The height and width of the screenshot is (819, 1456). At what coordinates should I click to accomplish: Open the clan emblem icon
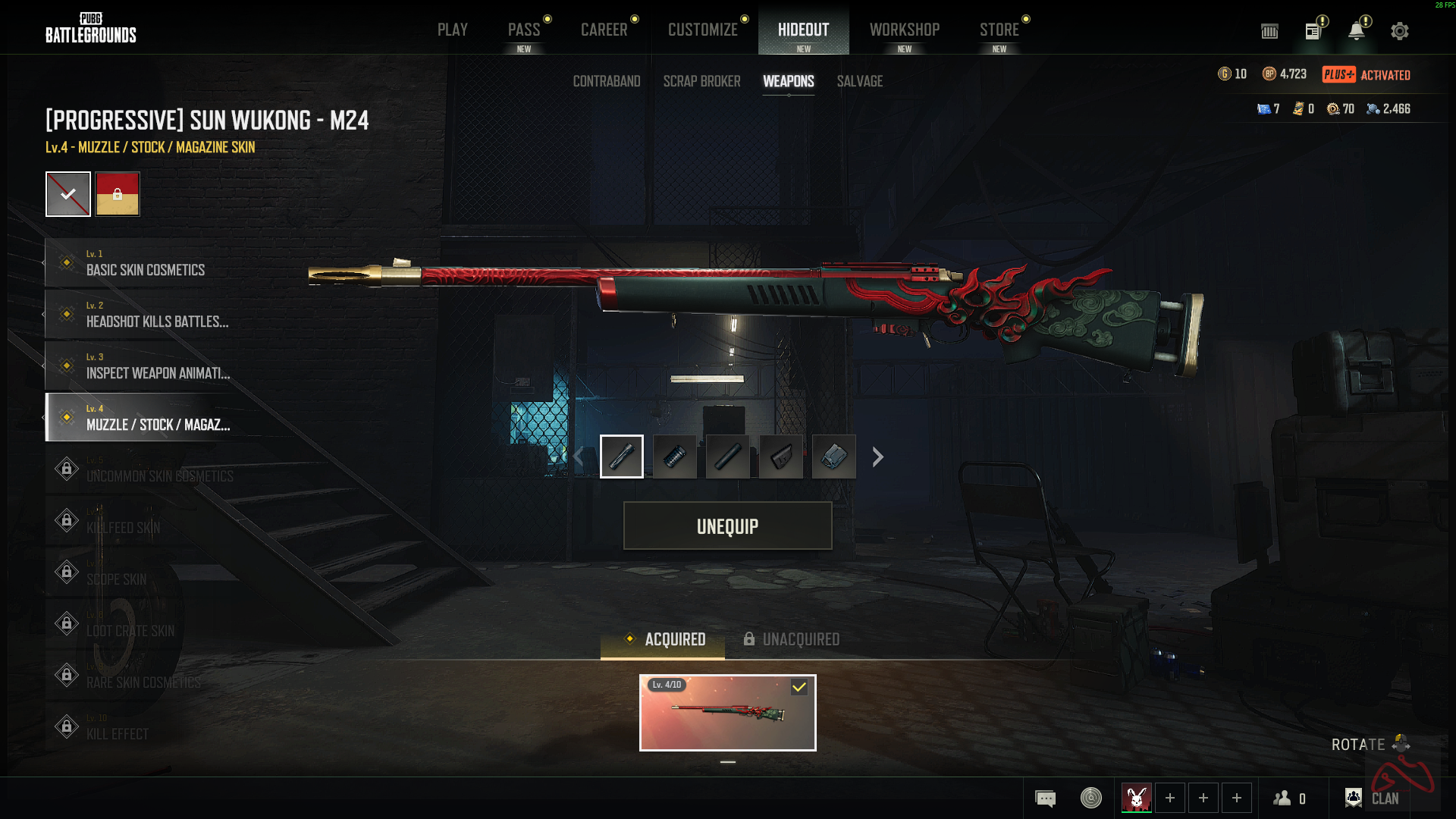(x=1354, y=797)
